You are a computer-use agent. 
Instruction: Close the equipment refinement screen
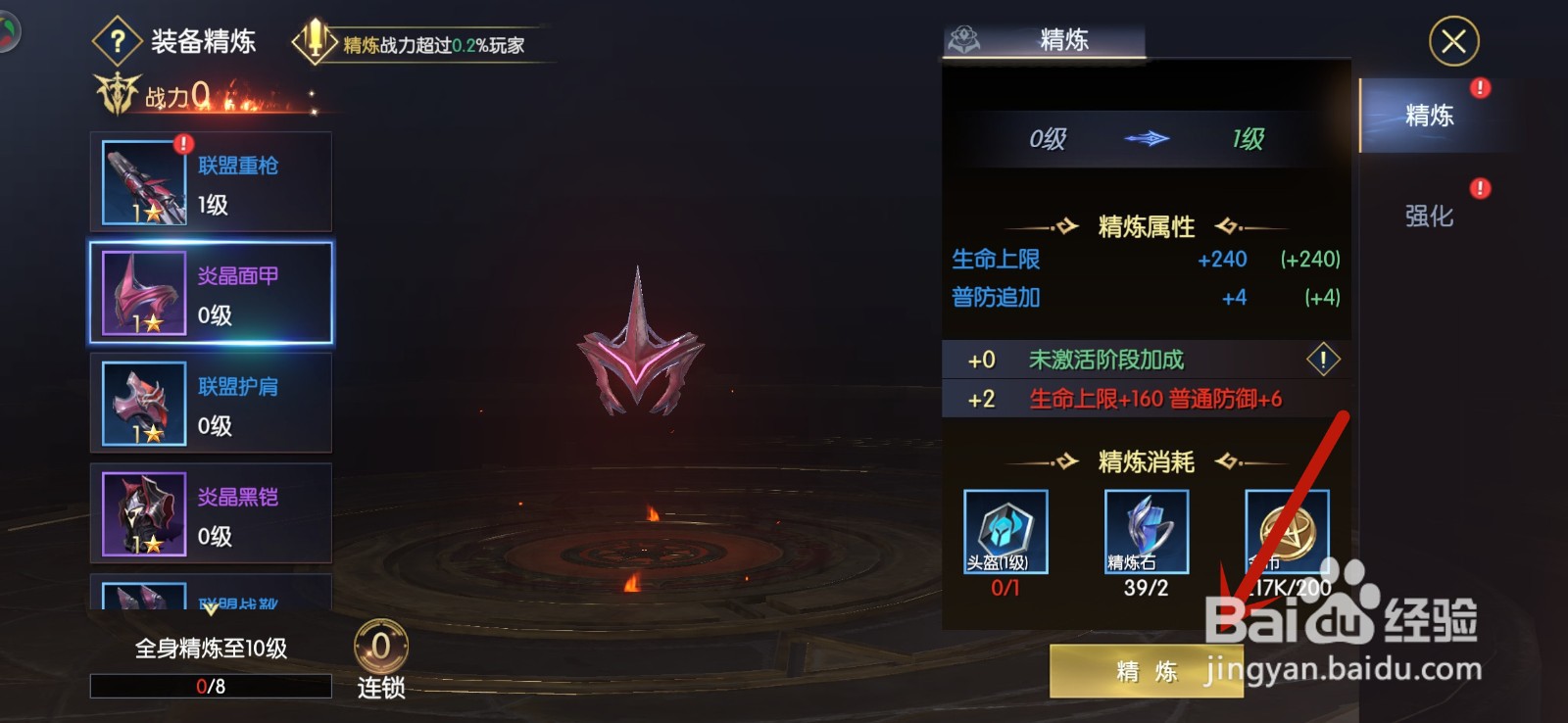[x=1453, y=41]
